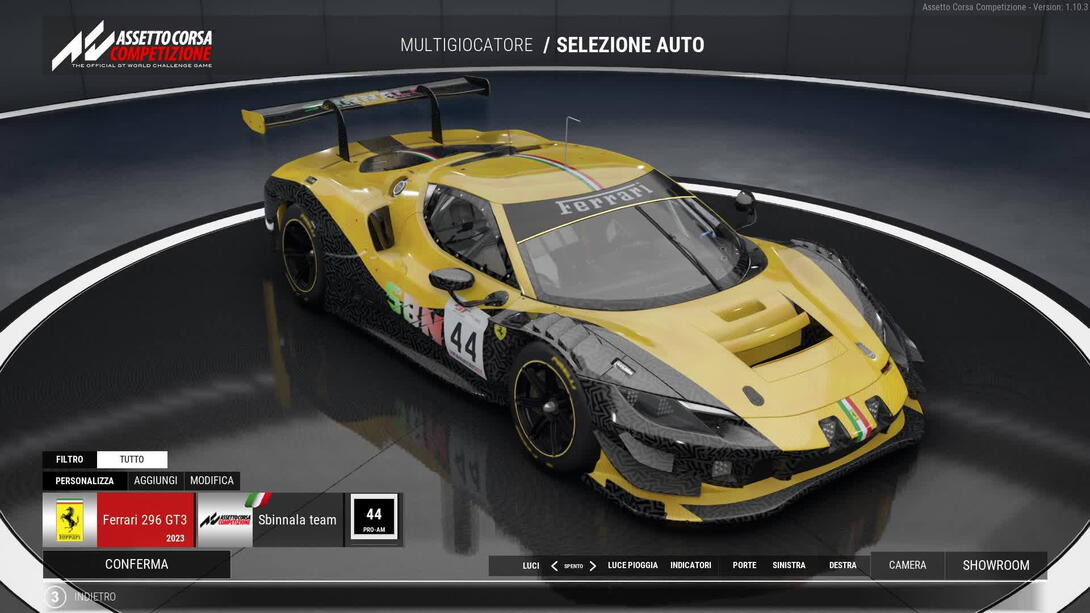The height and width of the screenshot is (613, 1090).
Task: Select the number 44 Pro-Am plate
Action: [x=374, y=519]
